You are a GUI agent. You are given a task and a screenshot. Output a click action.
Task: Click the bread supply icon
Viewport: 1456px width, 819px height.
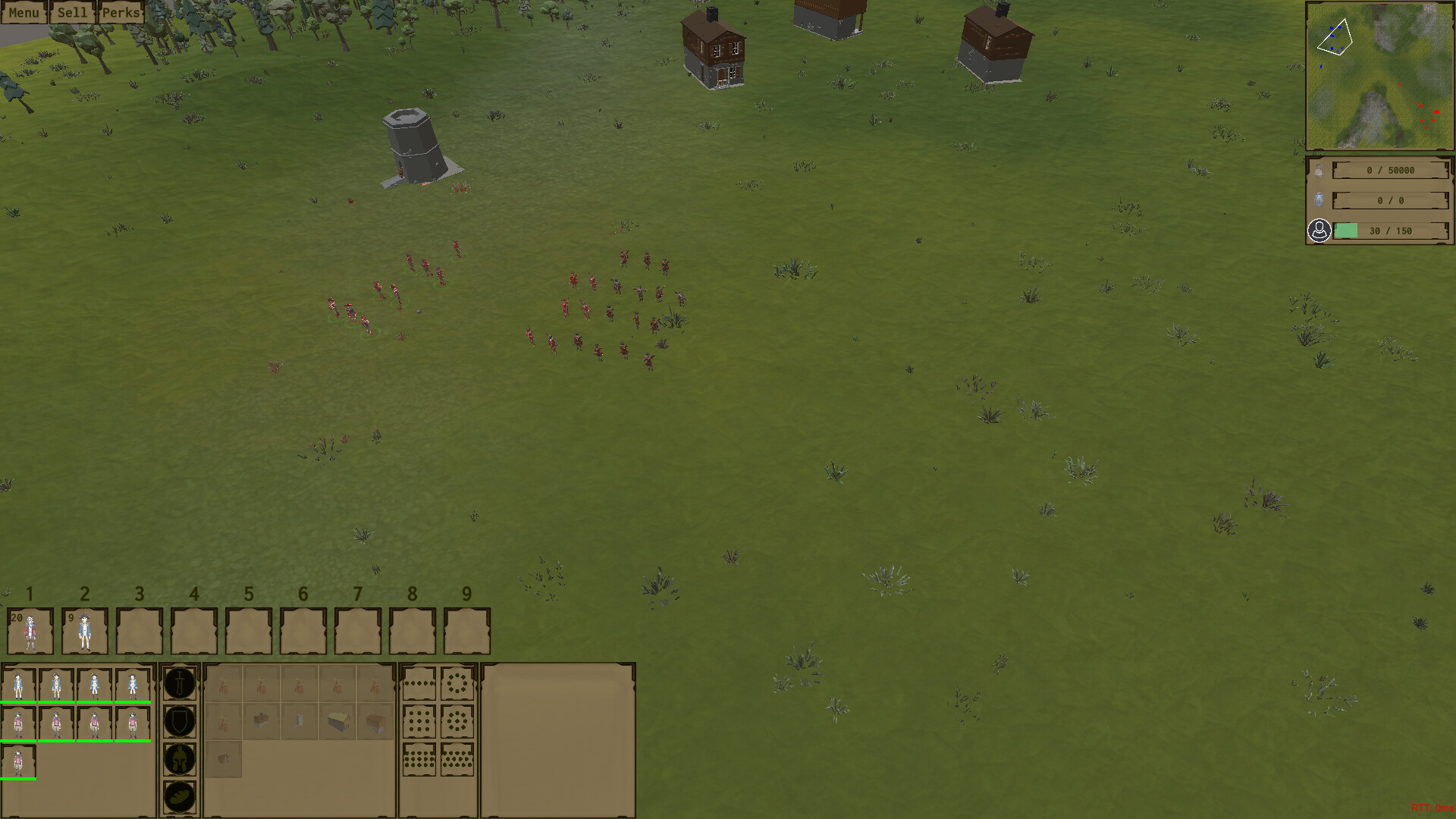click(x=180, y=794)
